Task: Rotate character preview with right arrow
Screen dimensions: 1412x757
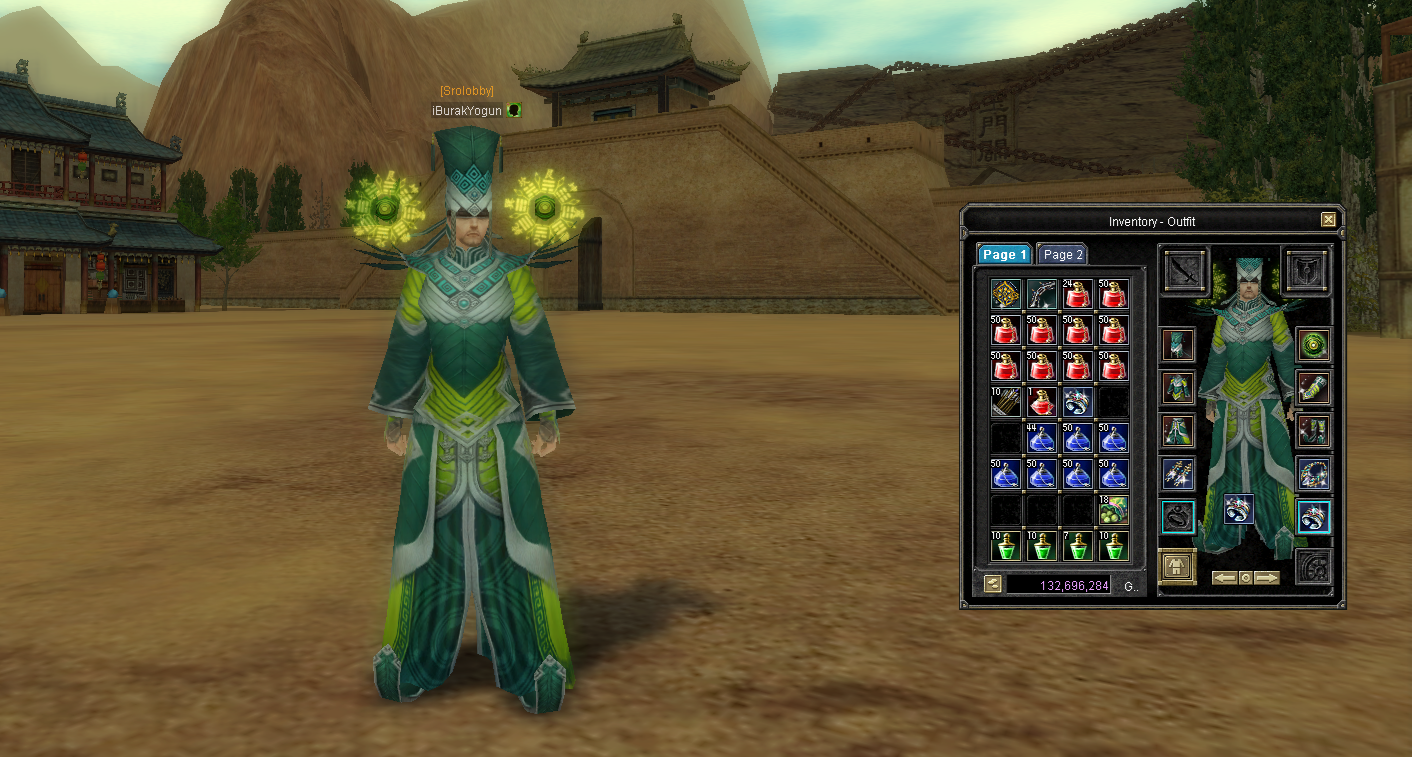Action: coord(1267,578)
